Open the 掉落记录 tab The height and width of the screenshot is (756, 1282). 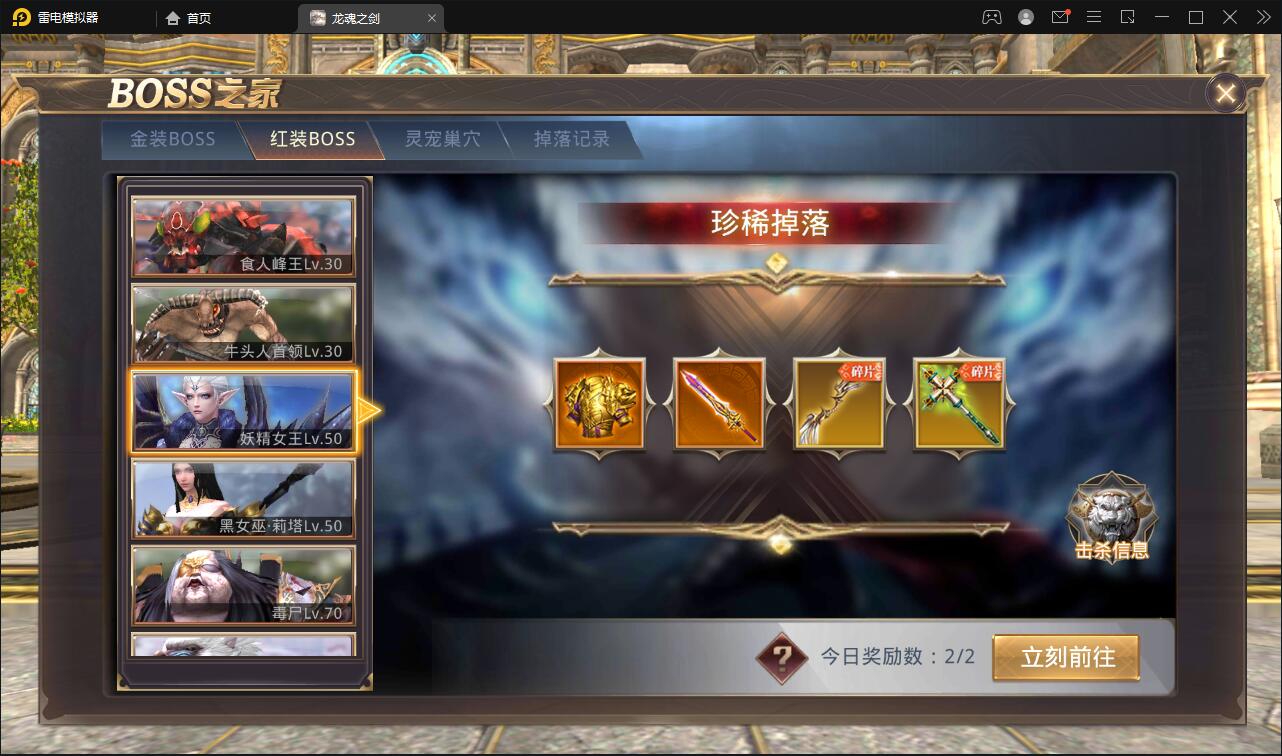[x=571, y=139]
